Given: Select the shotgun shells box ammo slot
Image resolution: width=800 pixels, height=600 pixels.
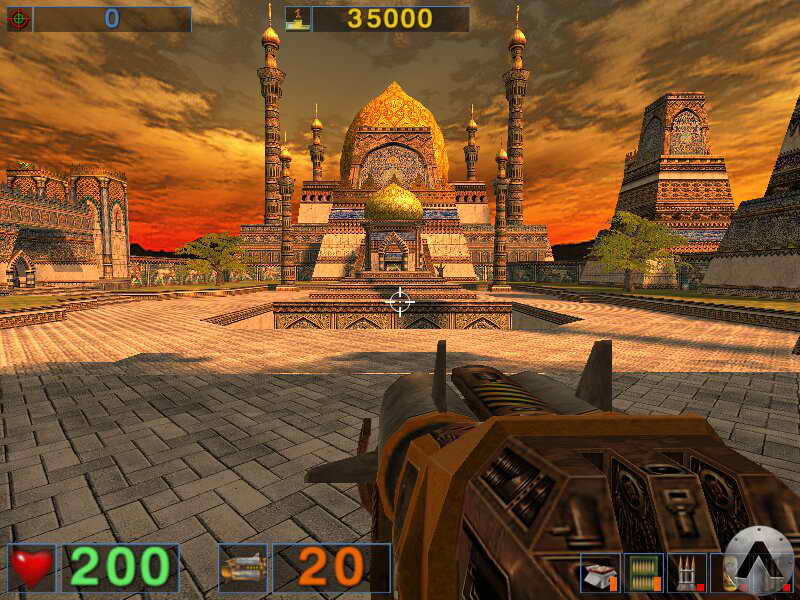Looking at the screenshot, I should [x=600, y=573].
